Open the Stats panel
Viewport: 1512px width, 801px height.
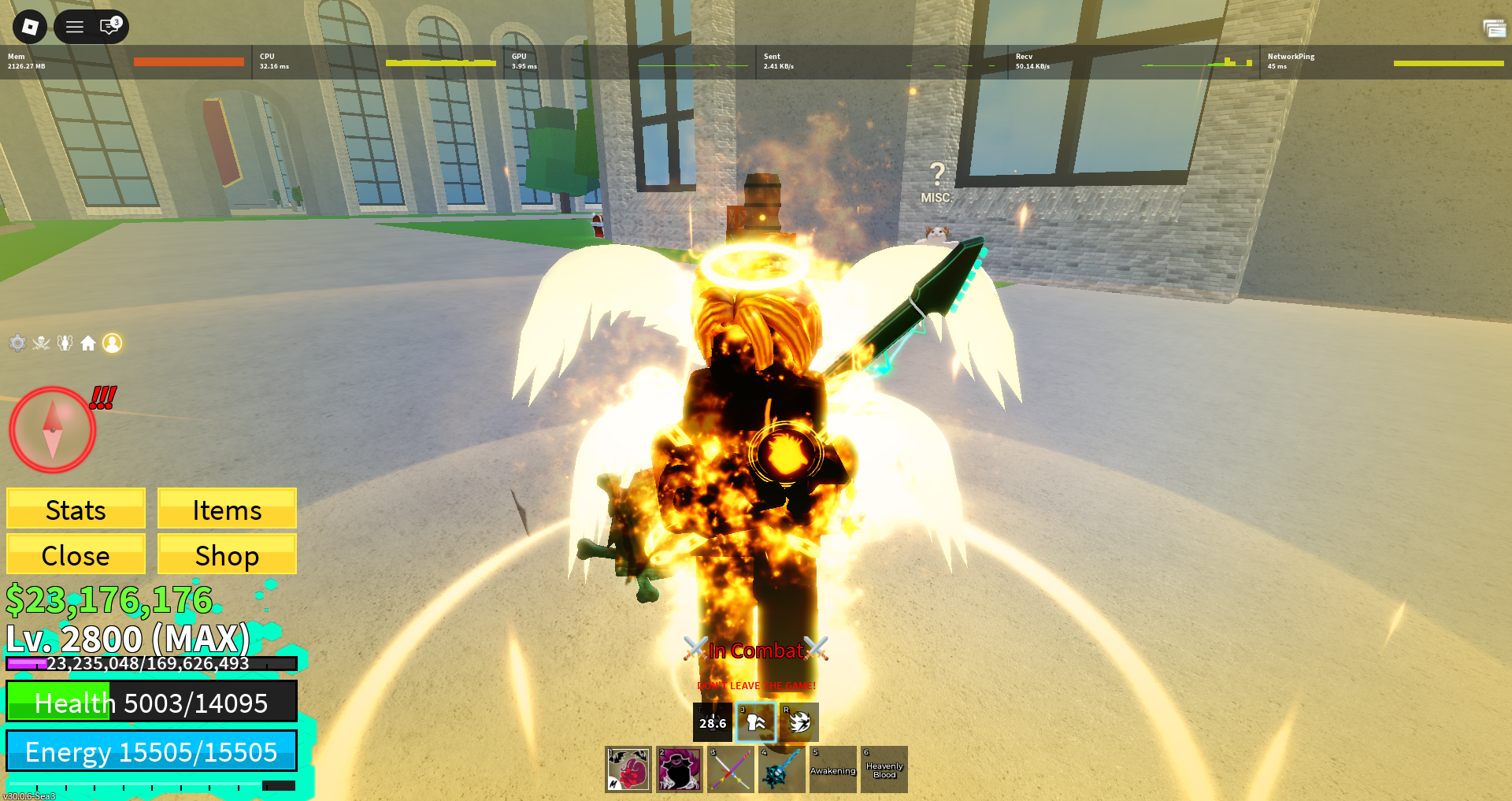pos(76,509)
